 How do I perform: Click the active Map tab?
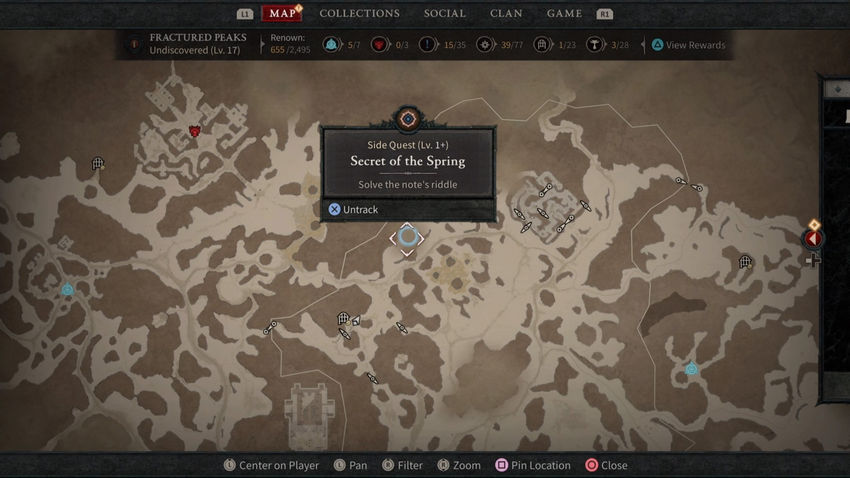283,14
